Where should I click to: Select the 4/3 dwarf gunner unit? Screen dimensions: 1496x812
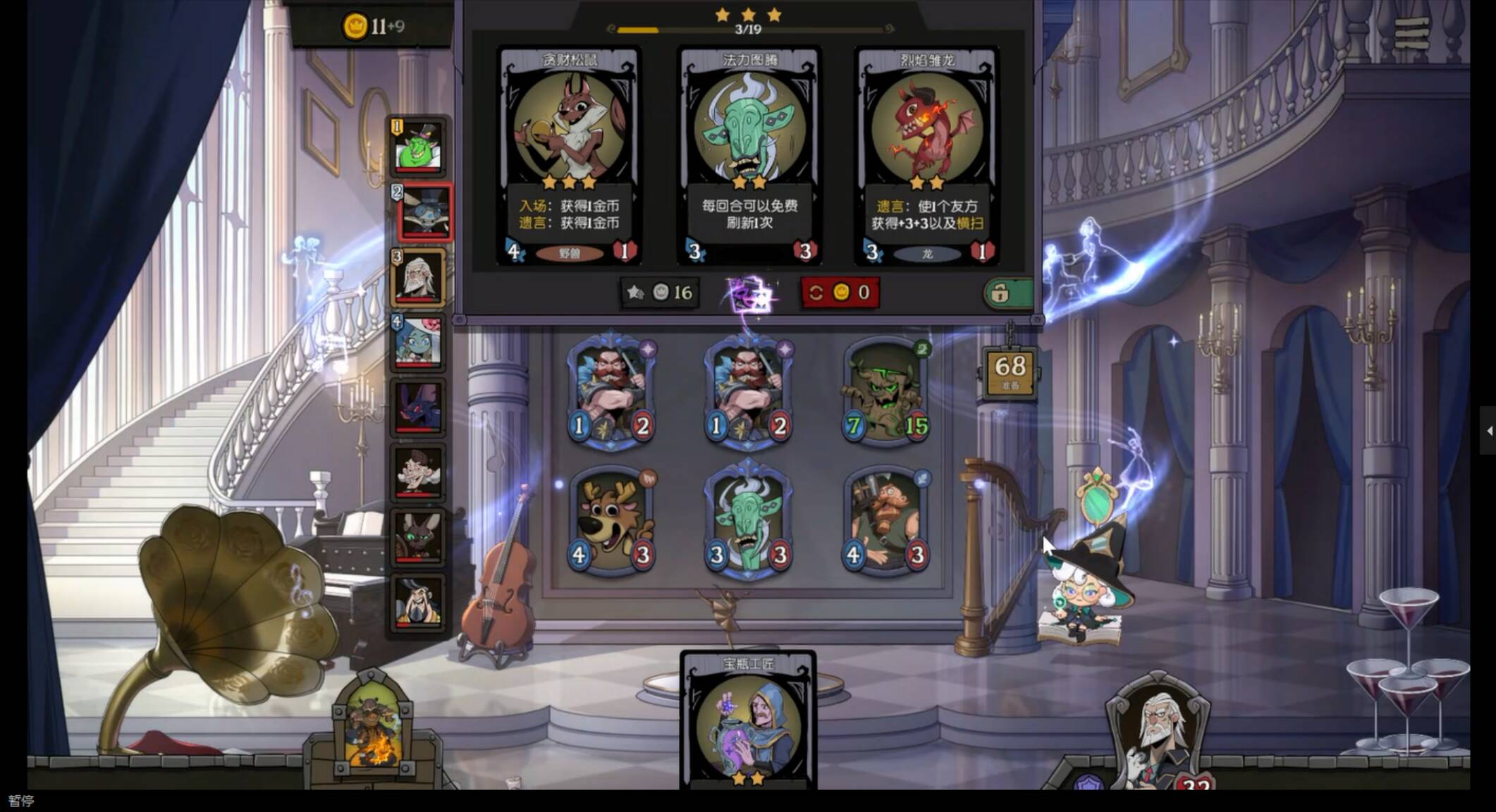click(x=885, y=522)
